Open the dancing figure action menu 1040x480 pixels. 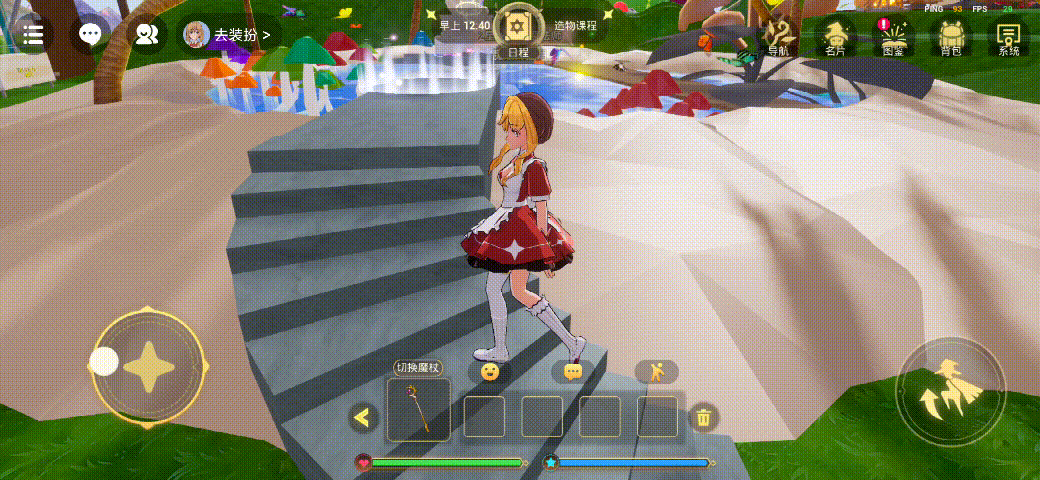[656, 372]
